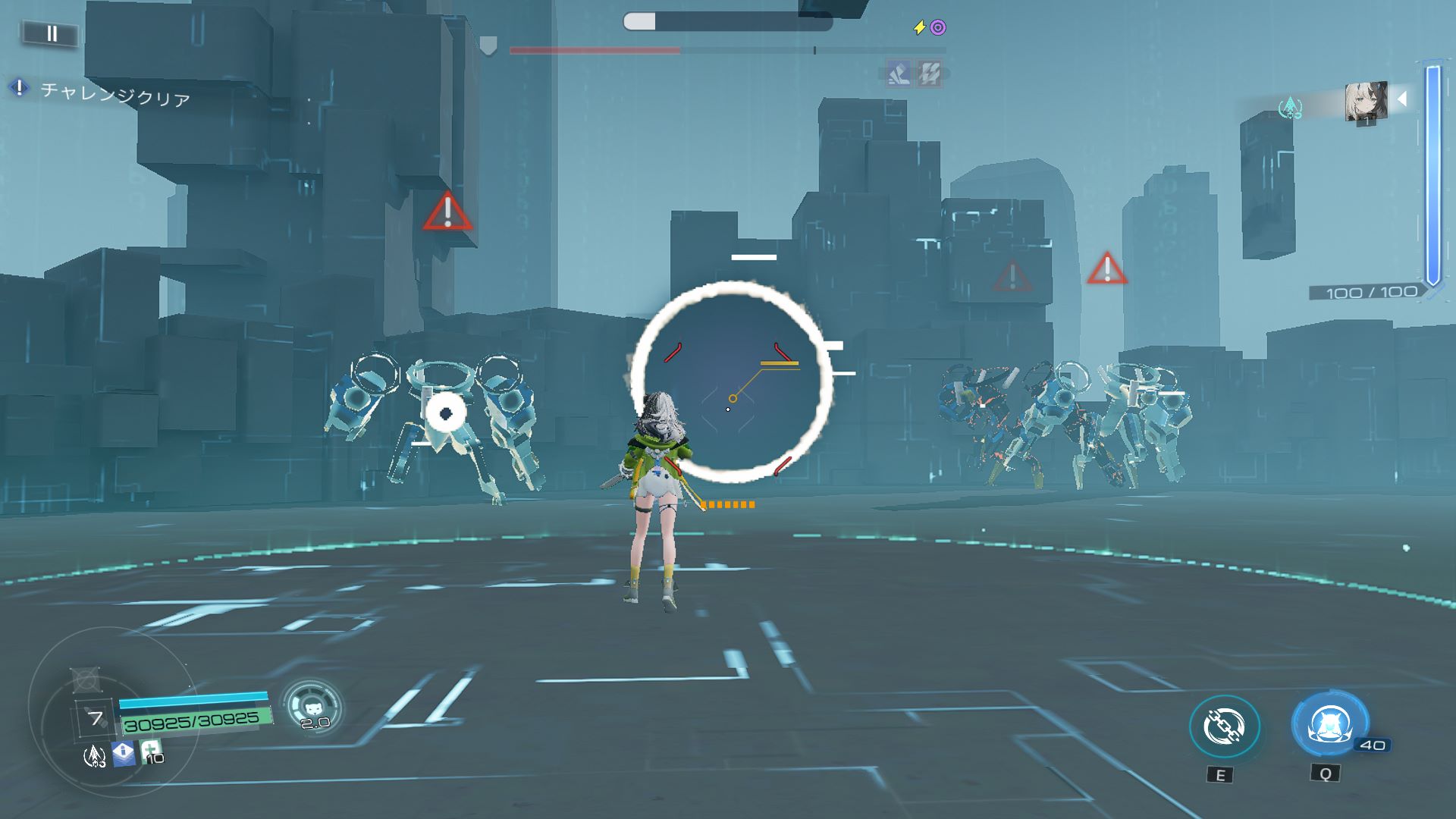This screenshot has width=1456, height=819.
Task: Tap the round 2.0 gauge icon
Action: 312,707
